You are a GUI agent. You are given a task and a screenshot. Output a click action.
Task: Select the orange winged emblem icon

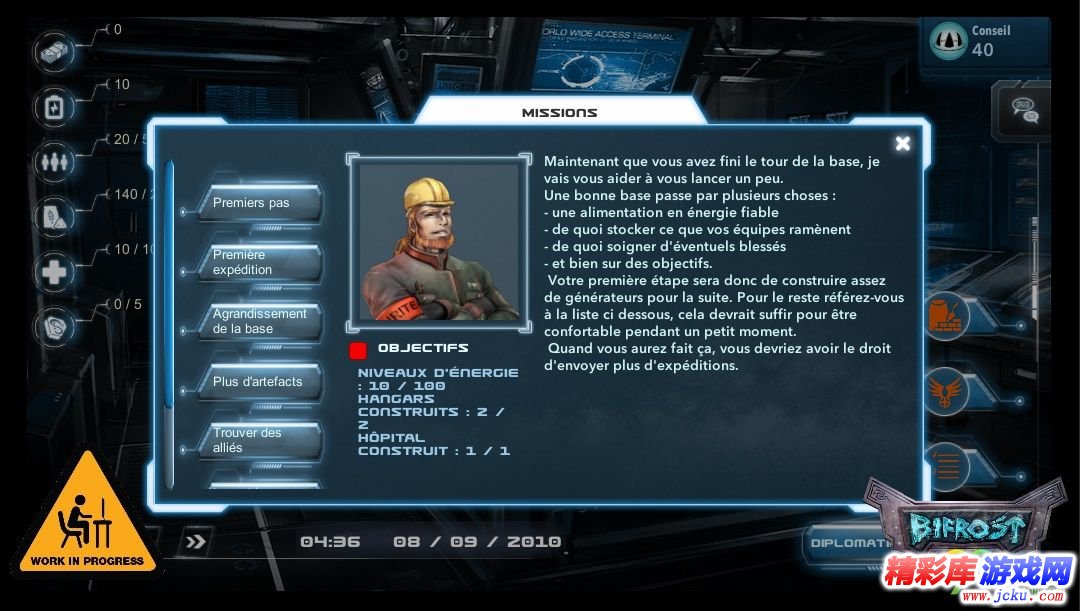coord(944,389)
